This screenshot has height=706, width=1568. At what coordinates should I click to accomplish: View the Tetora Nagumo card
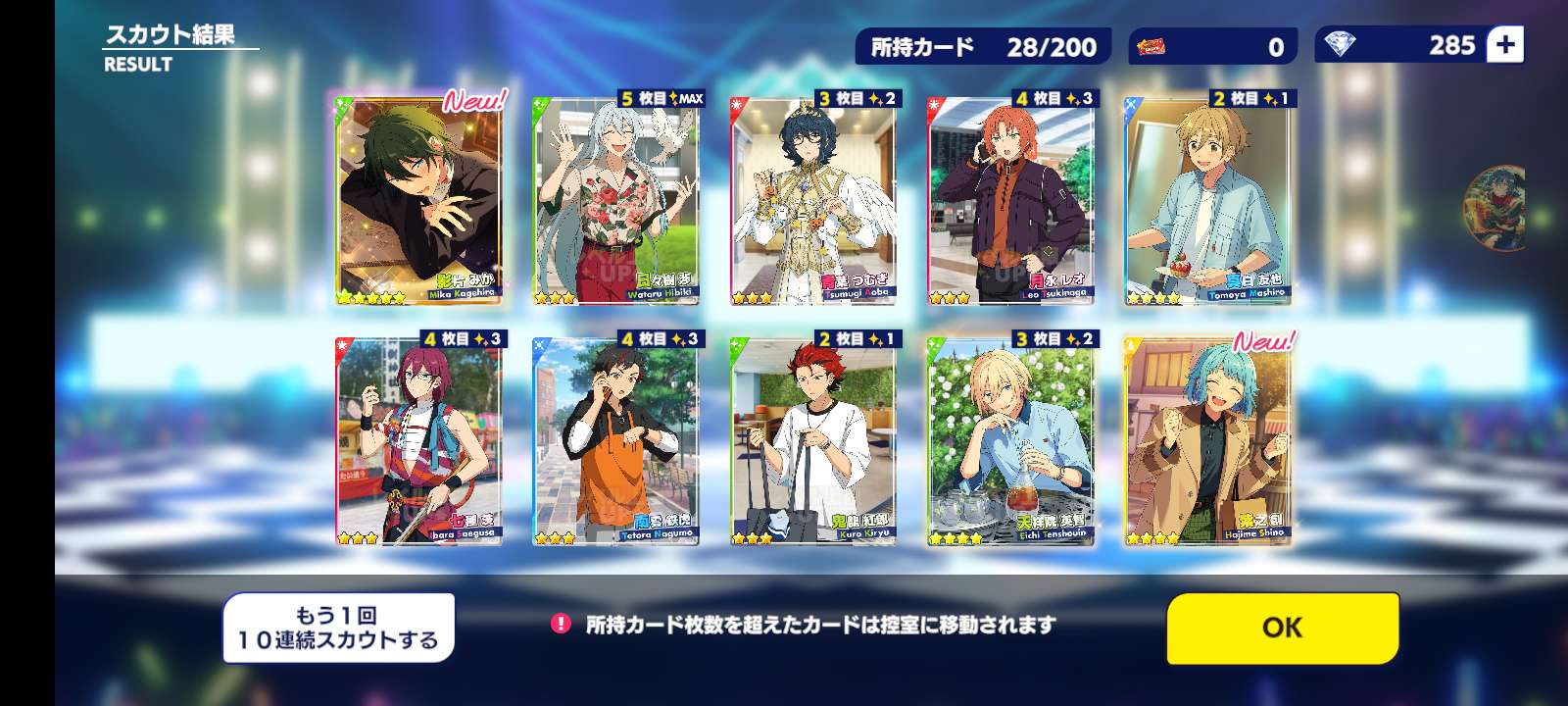click(616, 441)
